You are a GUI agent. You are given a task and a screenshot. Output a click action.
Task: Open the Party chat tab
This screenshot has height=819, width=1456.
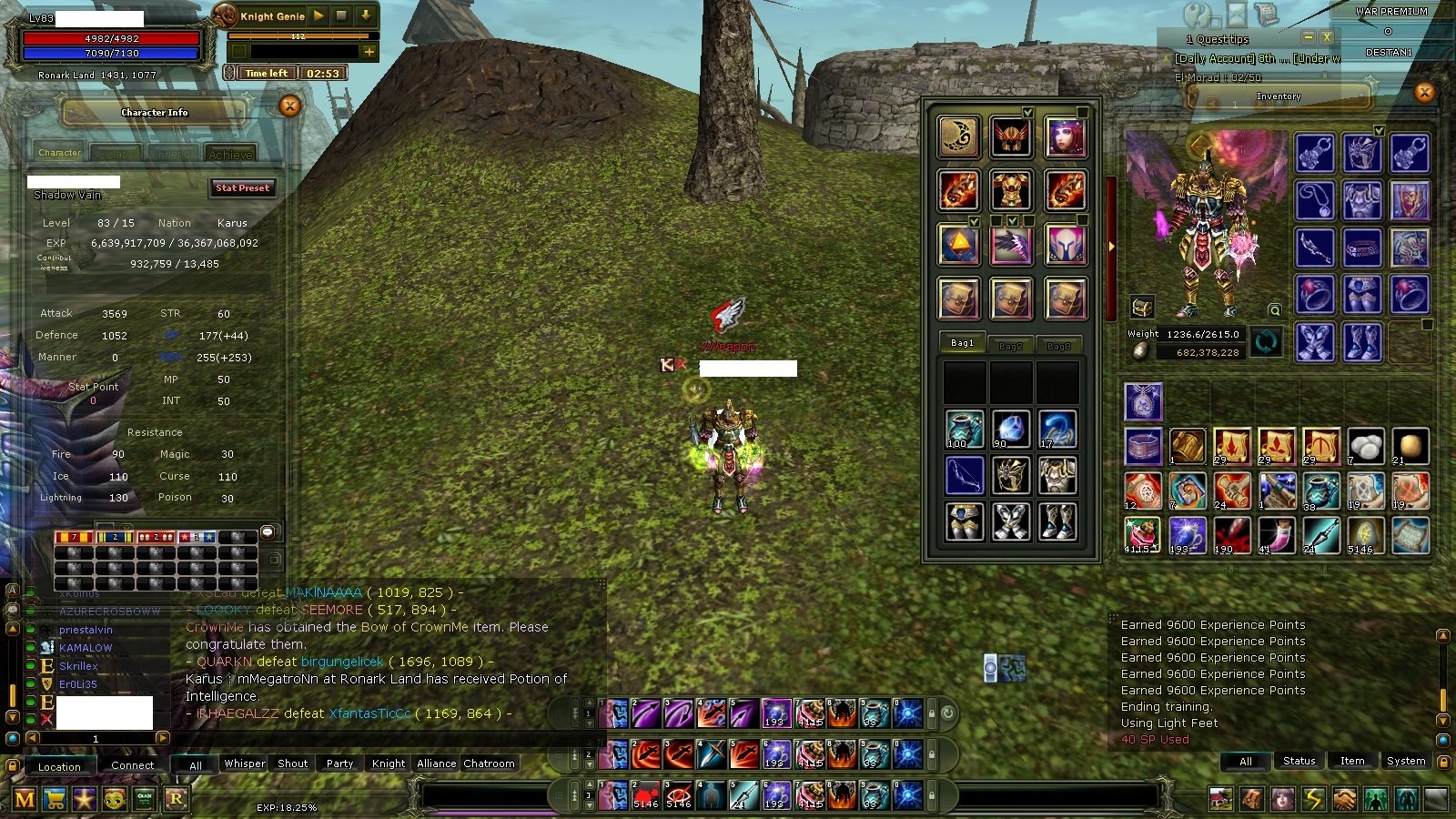tap(339, 763)
